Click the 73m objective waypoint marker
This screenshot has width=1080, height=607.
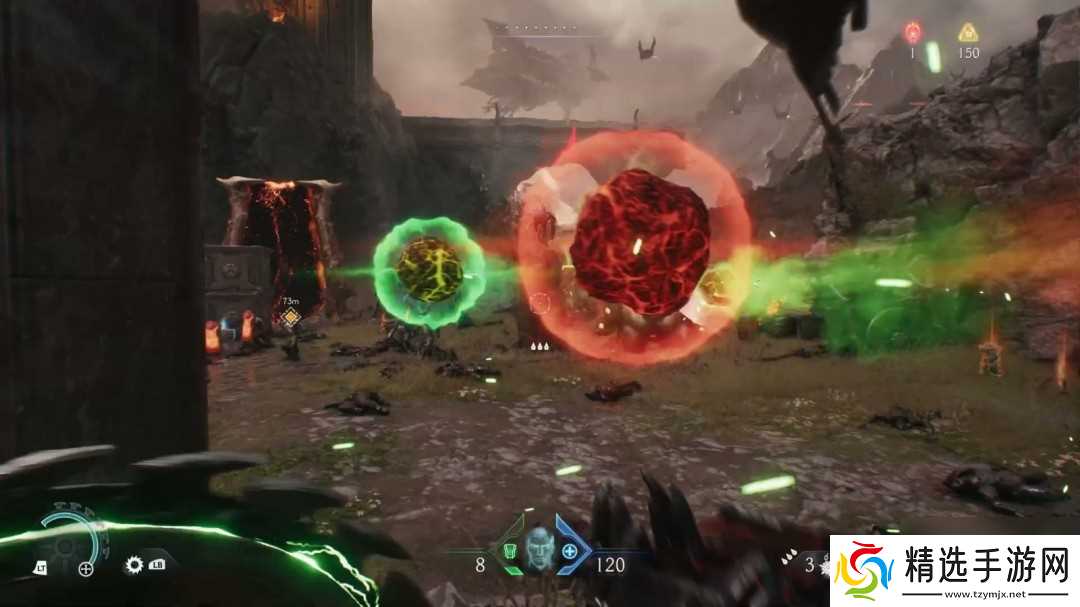[290, 318]
